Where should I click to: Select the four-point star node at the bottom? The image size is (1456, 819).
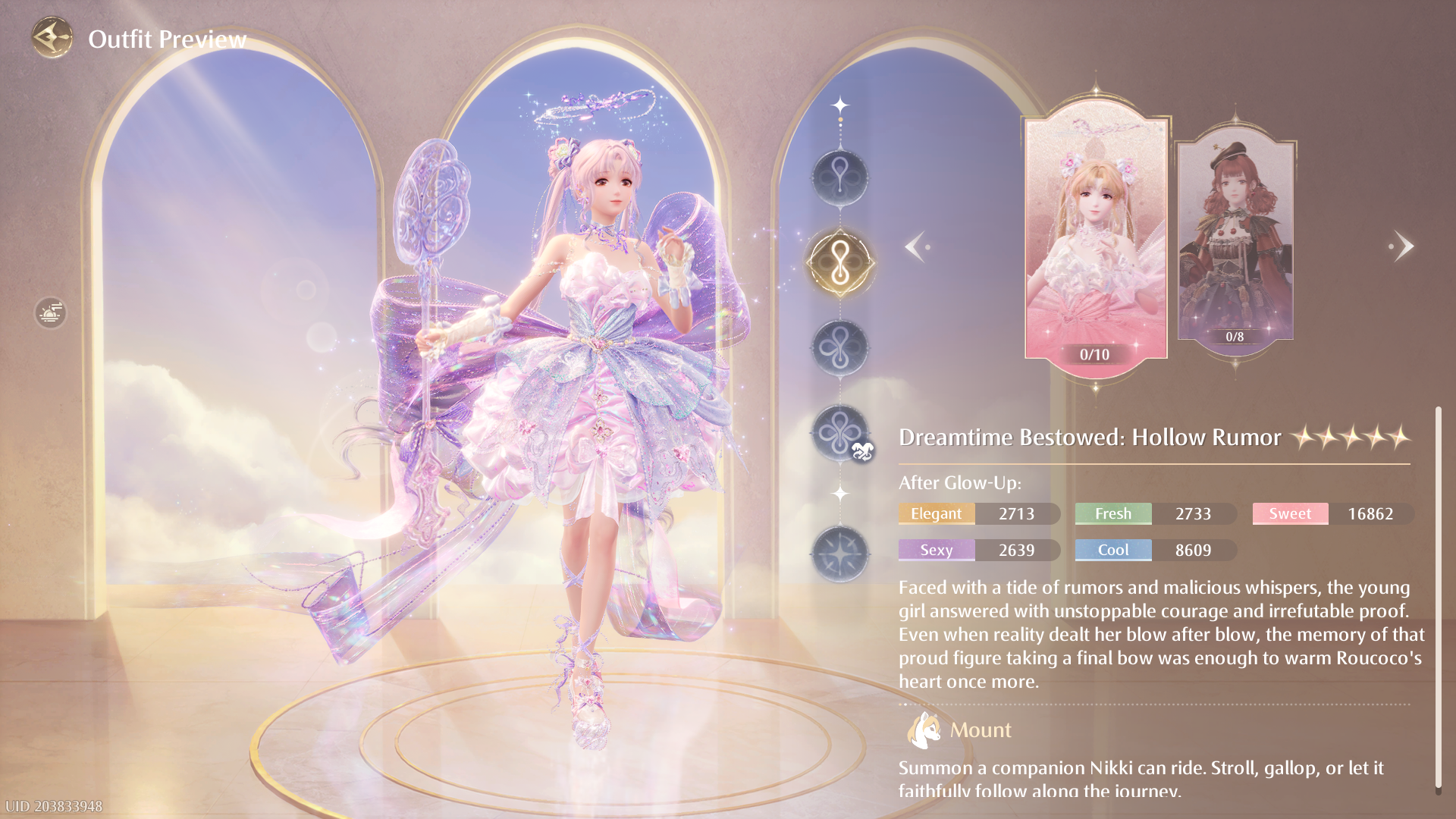(x=839, y=554)
